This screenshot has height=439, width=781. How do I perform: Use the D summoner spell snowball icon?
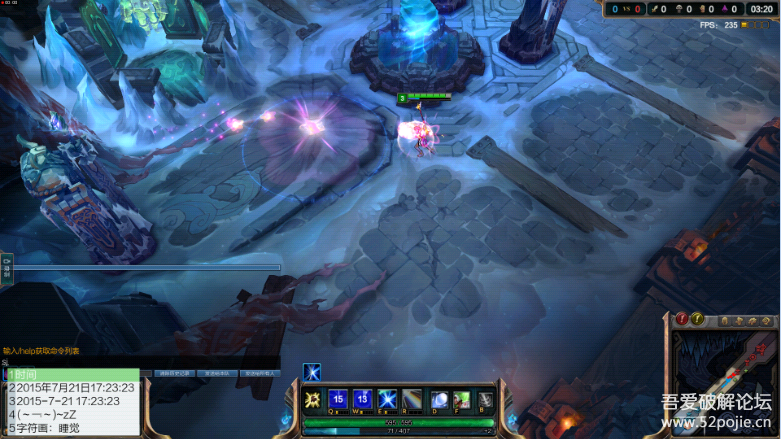pyautogui.click(x=440, y=400)
